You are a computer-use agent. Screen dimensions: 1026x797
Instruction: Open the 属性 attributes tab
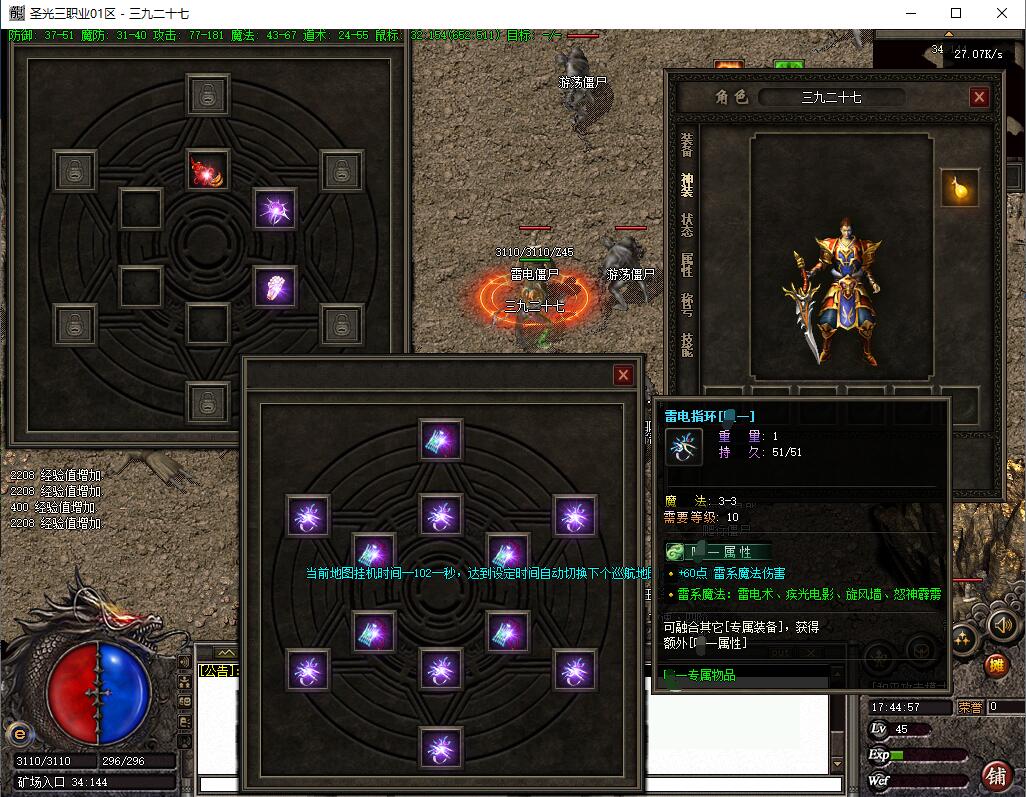pos(687,265)
